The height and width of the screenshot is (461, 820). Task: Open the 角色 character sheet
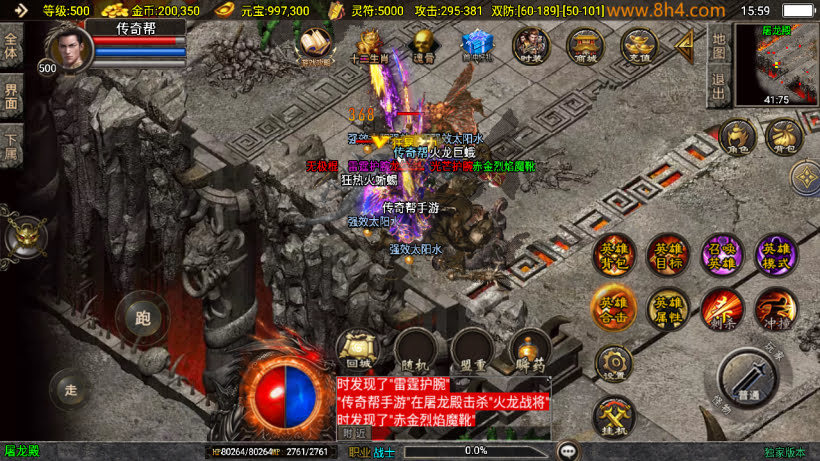coord(736,138)
